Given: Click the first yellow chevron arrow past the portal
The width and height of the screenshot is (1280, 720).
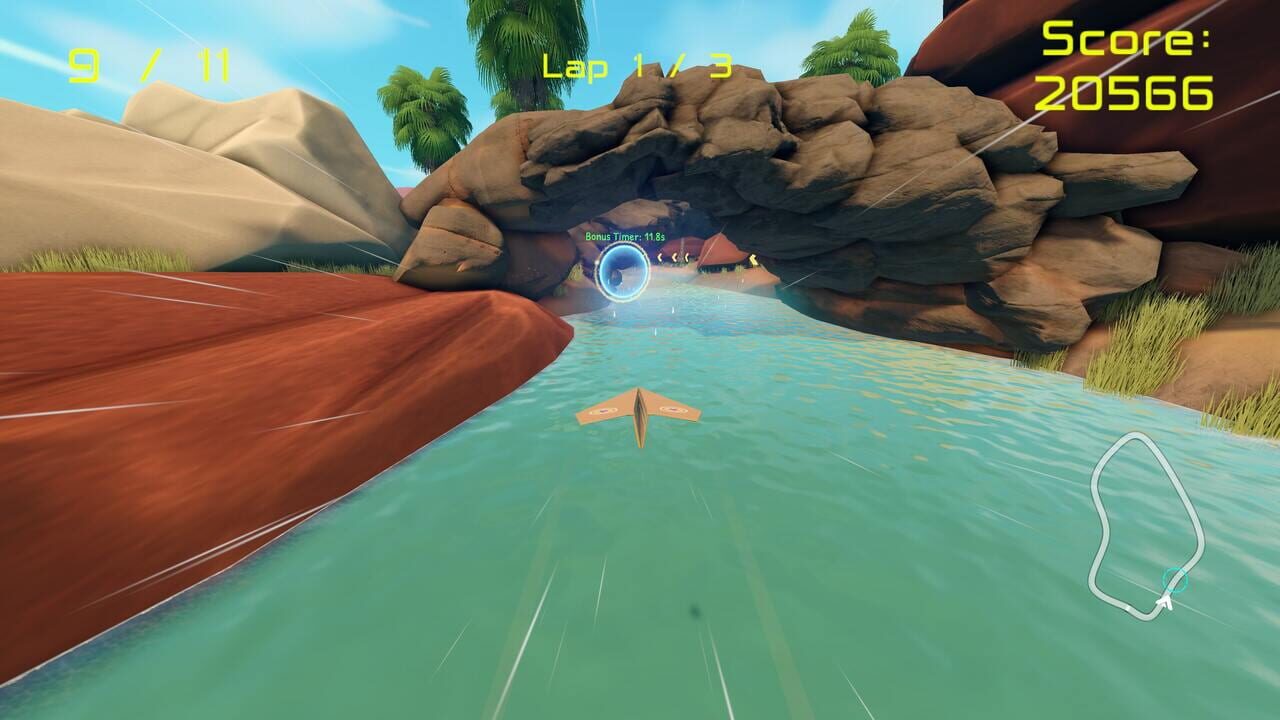Looking at the screenshot, I should [659, 256].
